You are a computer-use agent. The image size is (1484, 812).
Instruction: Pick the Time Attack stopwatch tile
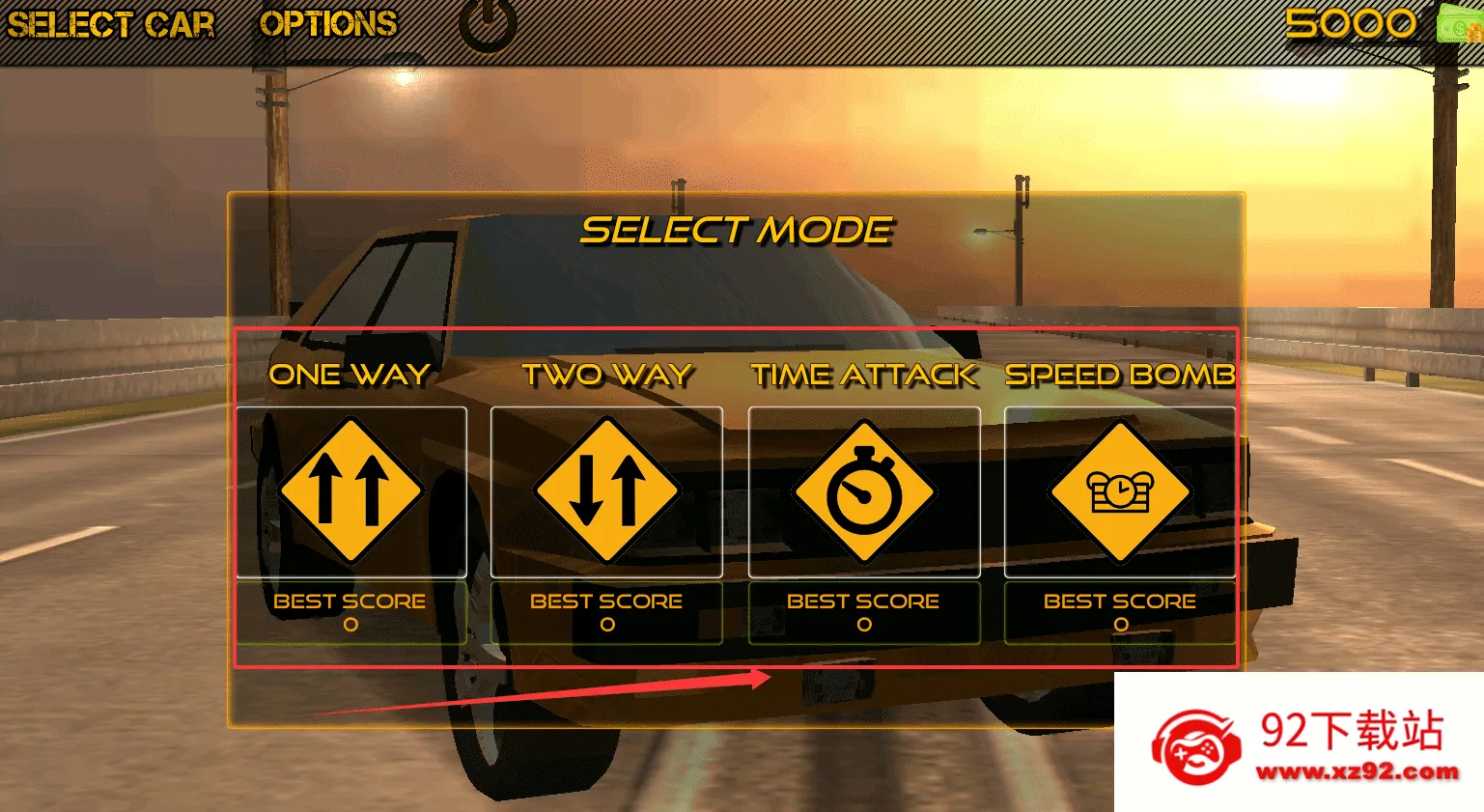click(x=864, y=491)
